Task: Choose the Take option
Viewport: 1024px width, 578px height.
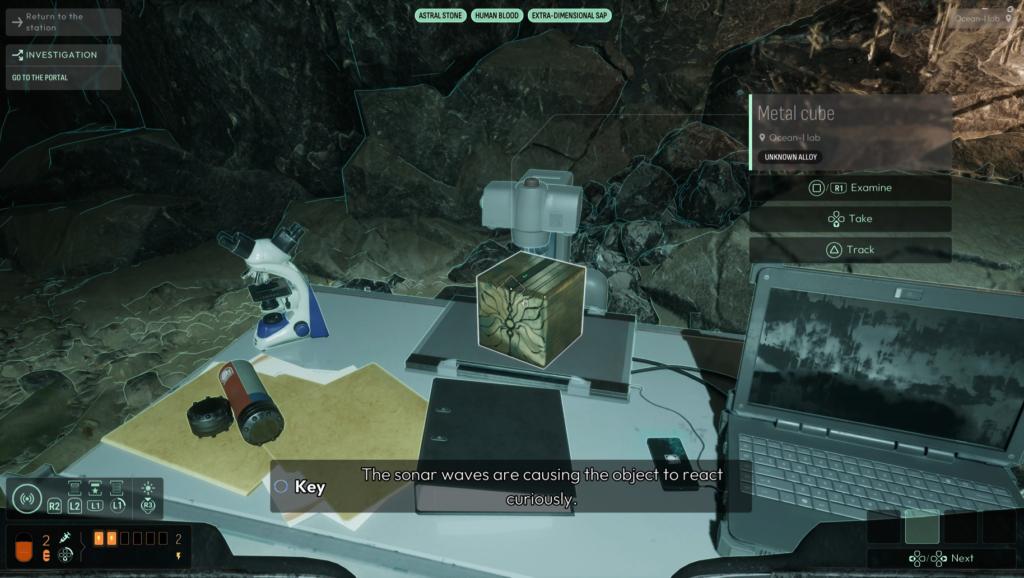Action: (850, 219)
